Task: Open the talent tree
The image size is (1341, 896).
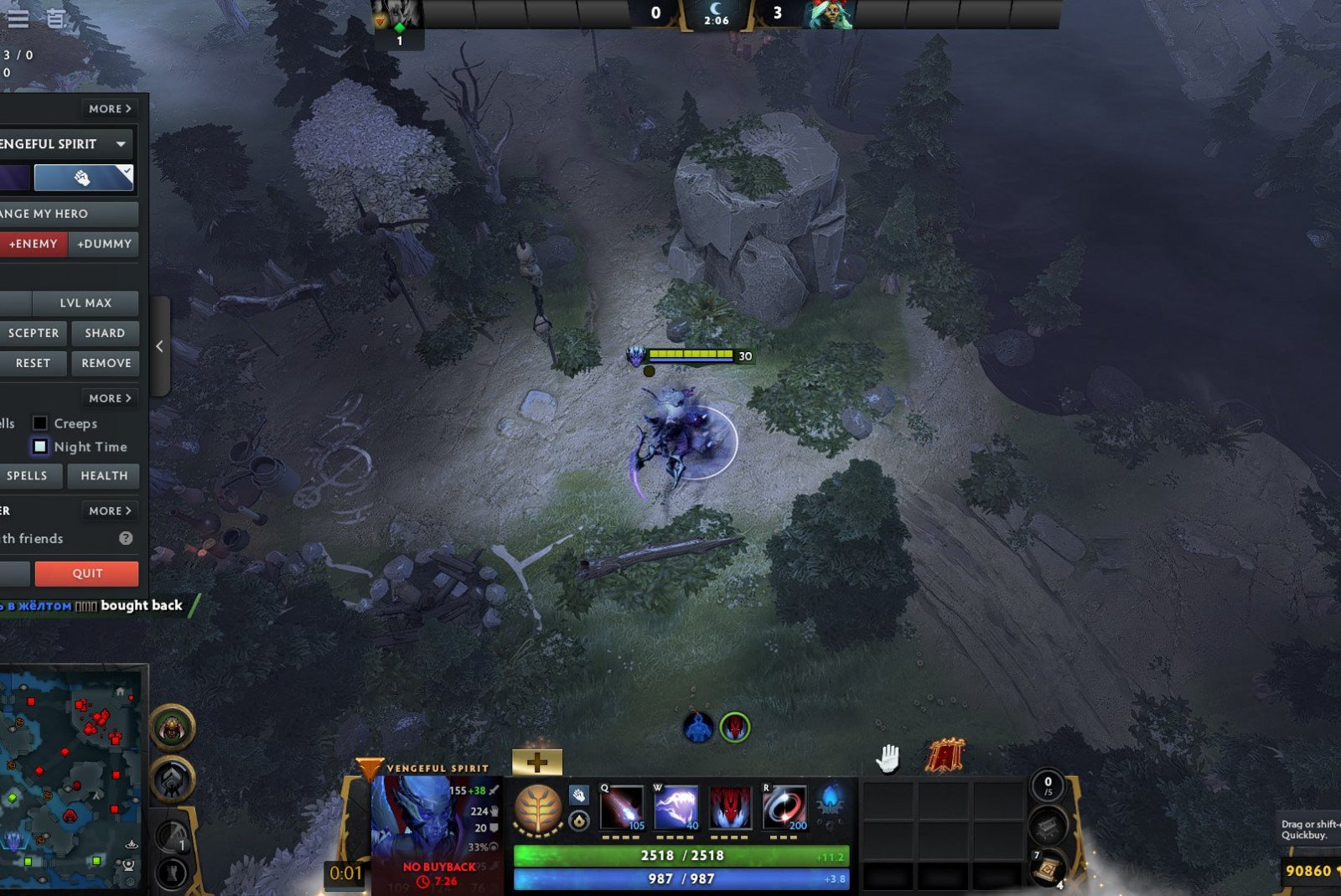Action: tap(537, 809)
